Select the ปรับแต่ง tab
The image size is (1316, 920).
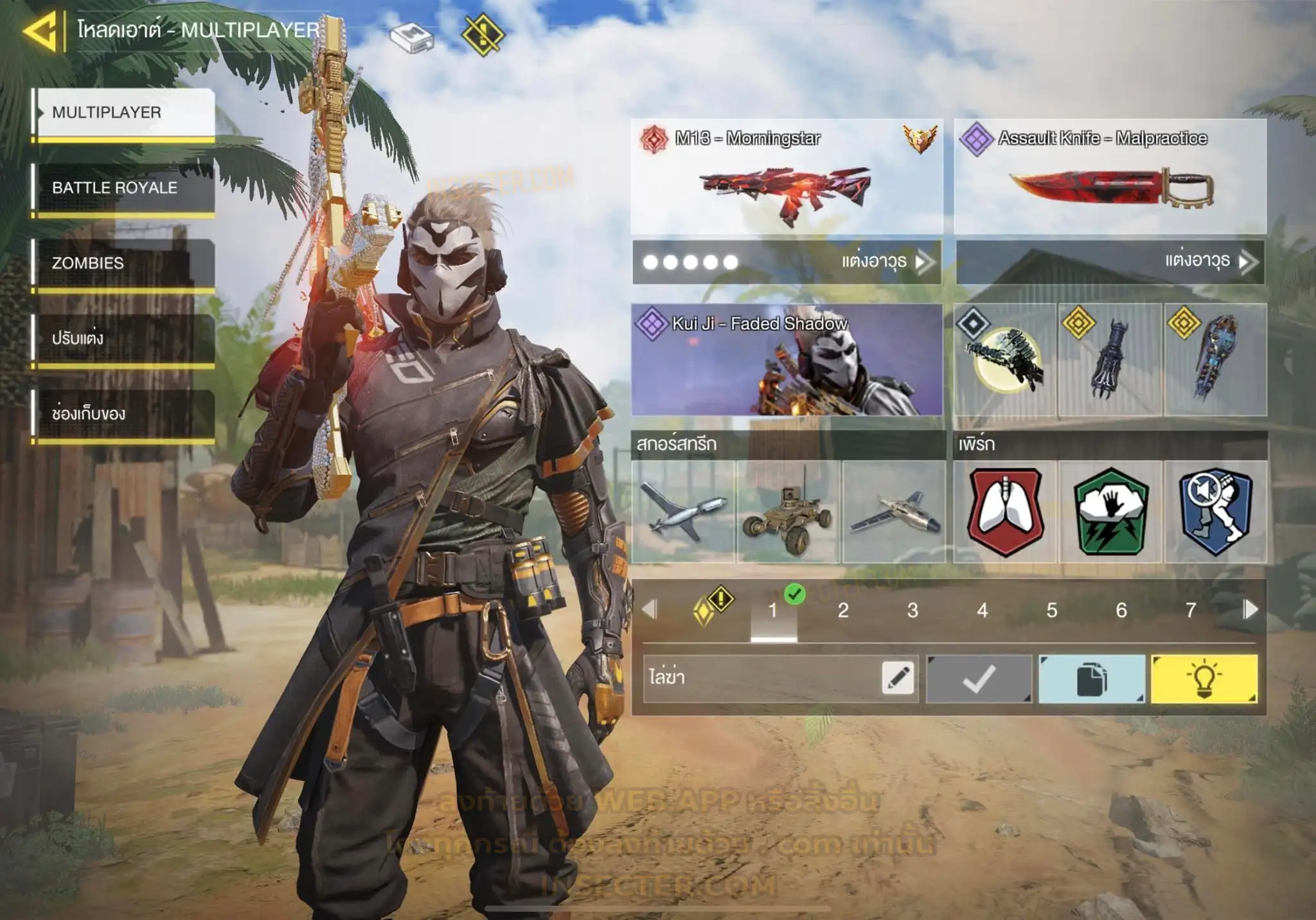tap(123, 338)
